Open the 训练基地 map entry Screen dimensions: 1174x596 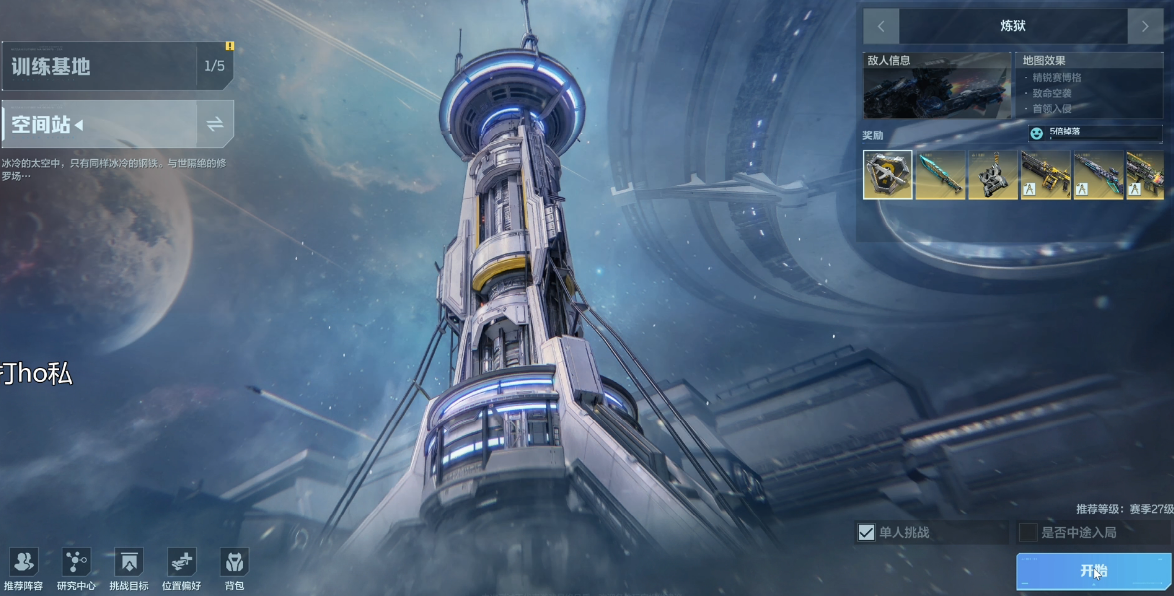tap(100, 66)
